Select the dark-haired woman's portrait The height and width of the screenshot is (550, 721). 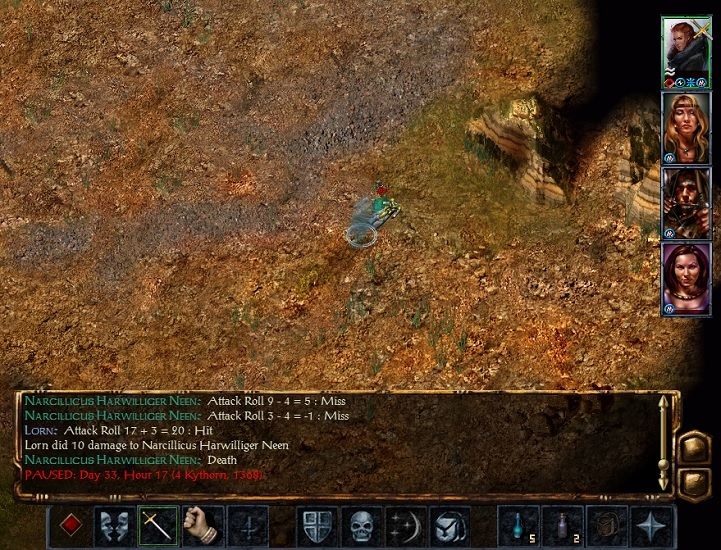(x=685, y=279)
